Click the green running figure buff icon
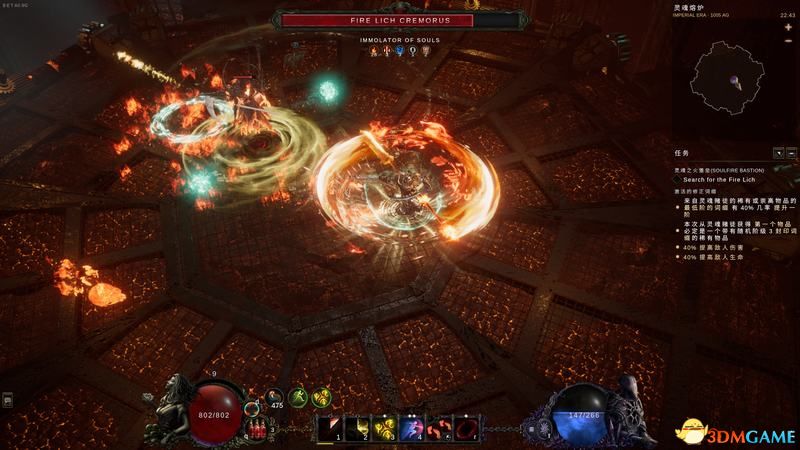 [298, 397]
